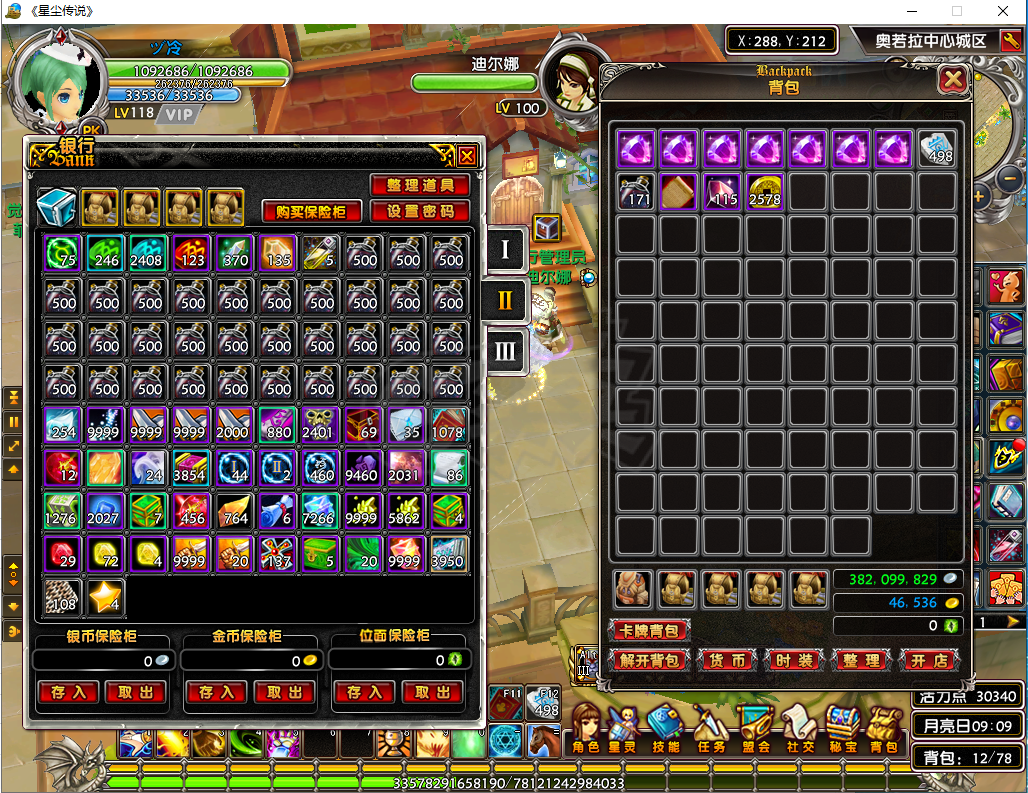Show the 时装 costume bag
This screenshot has height=793, width=1028.
coord(795,660)
